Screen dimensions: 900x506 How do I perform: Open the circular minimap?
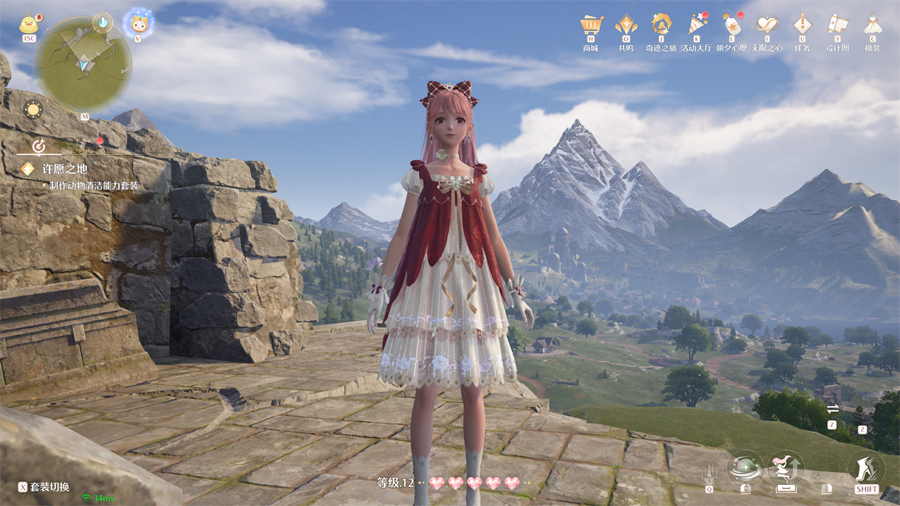(x=83, y=63)
